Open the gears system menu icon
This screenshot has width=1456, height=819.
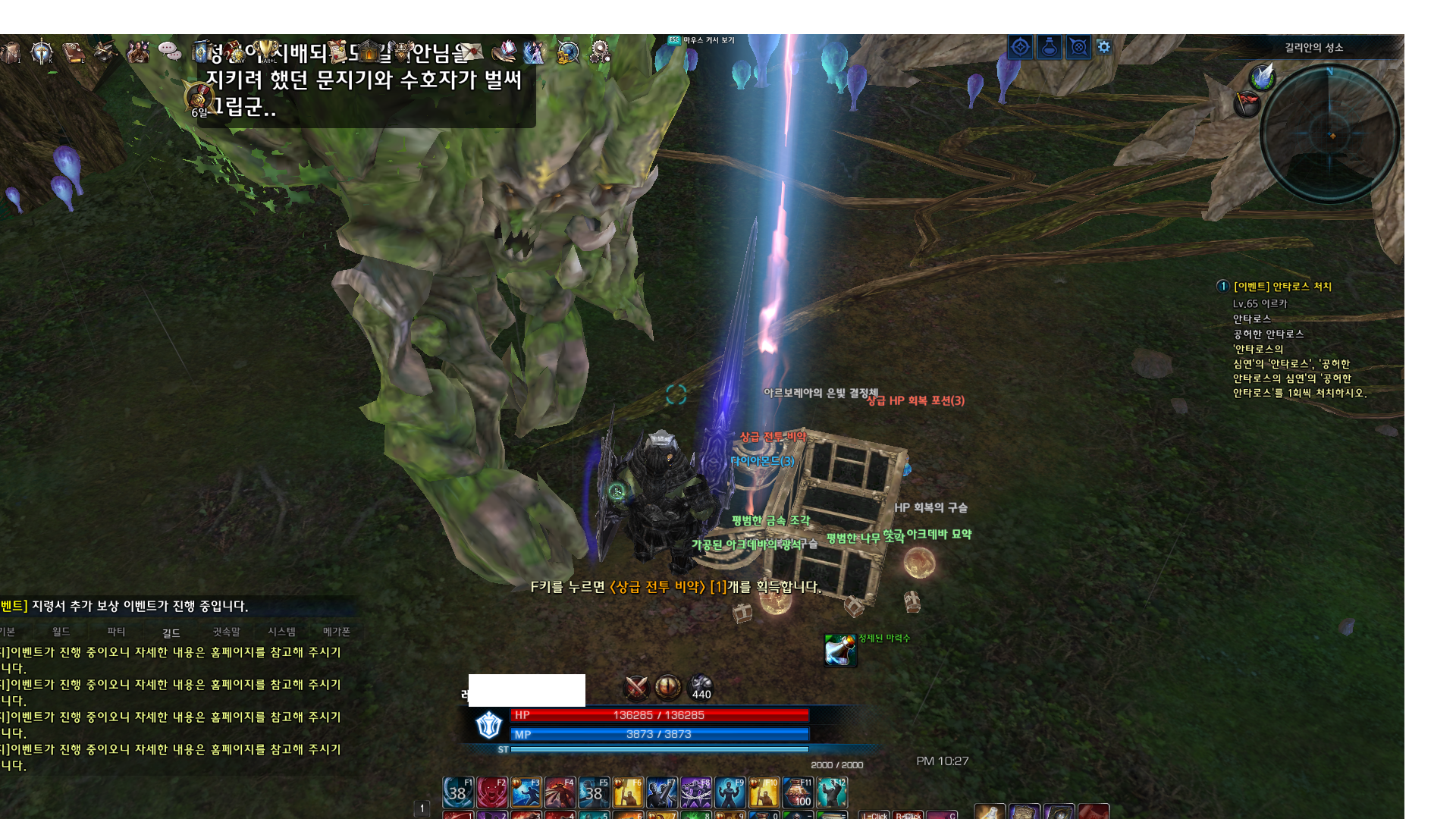600,52
